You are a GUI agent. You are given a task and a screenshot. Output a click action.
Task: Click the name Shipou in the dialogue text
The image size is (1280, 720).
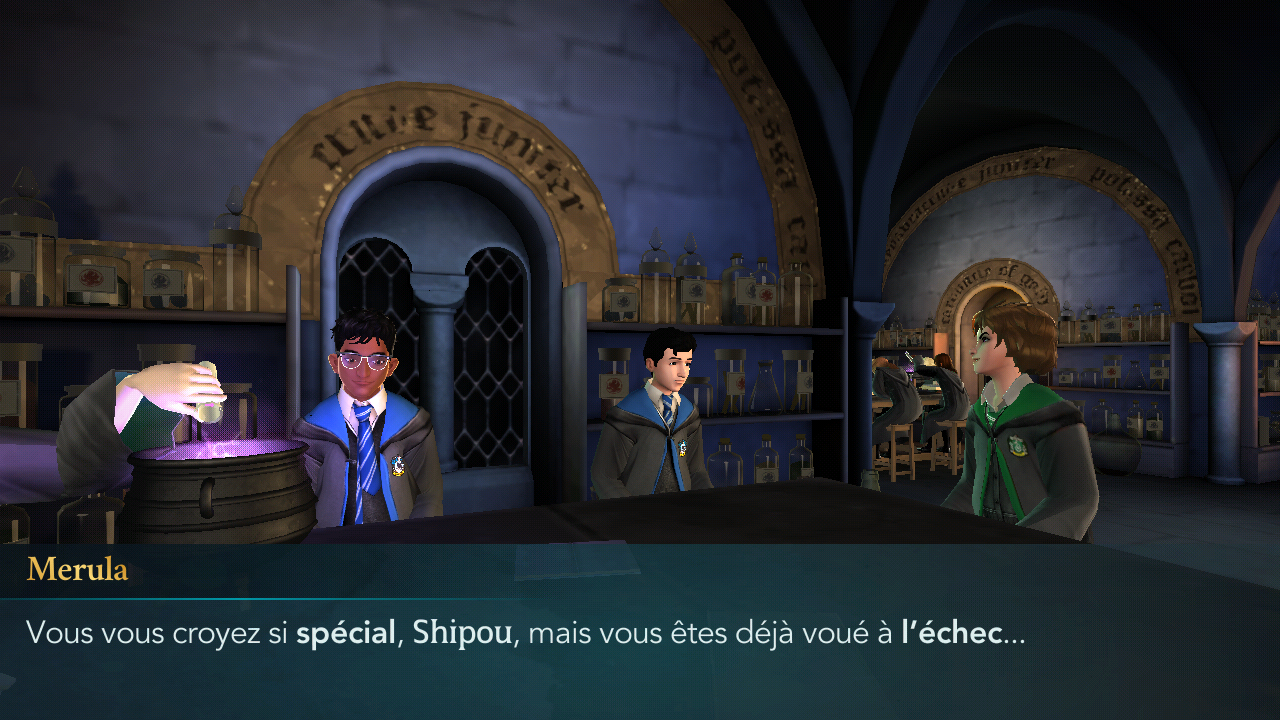[x=459, y=632]
